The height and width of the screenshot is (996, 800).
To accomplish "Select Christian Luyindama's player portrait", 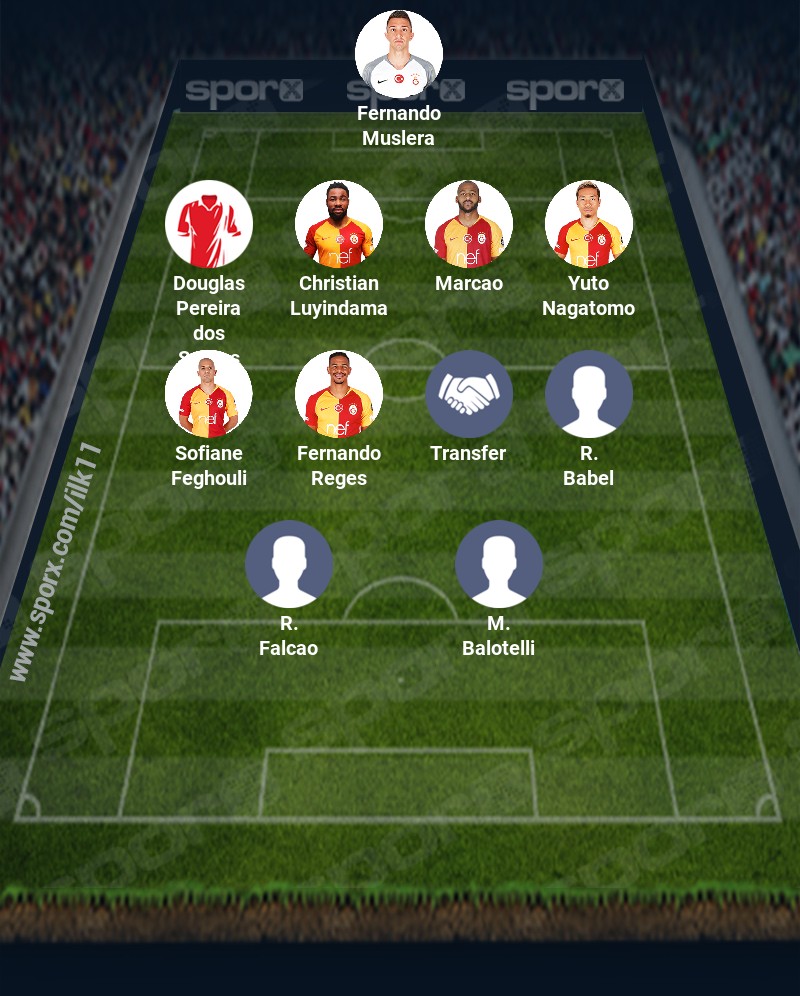I will tap(339, 224).
